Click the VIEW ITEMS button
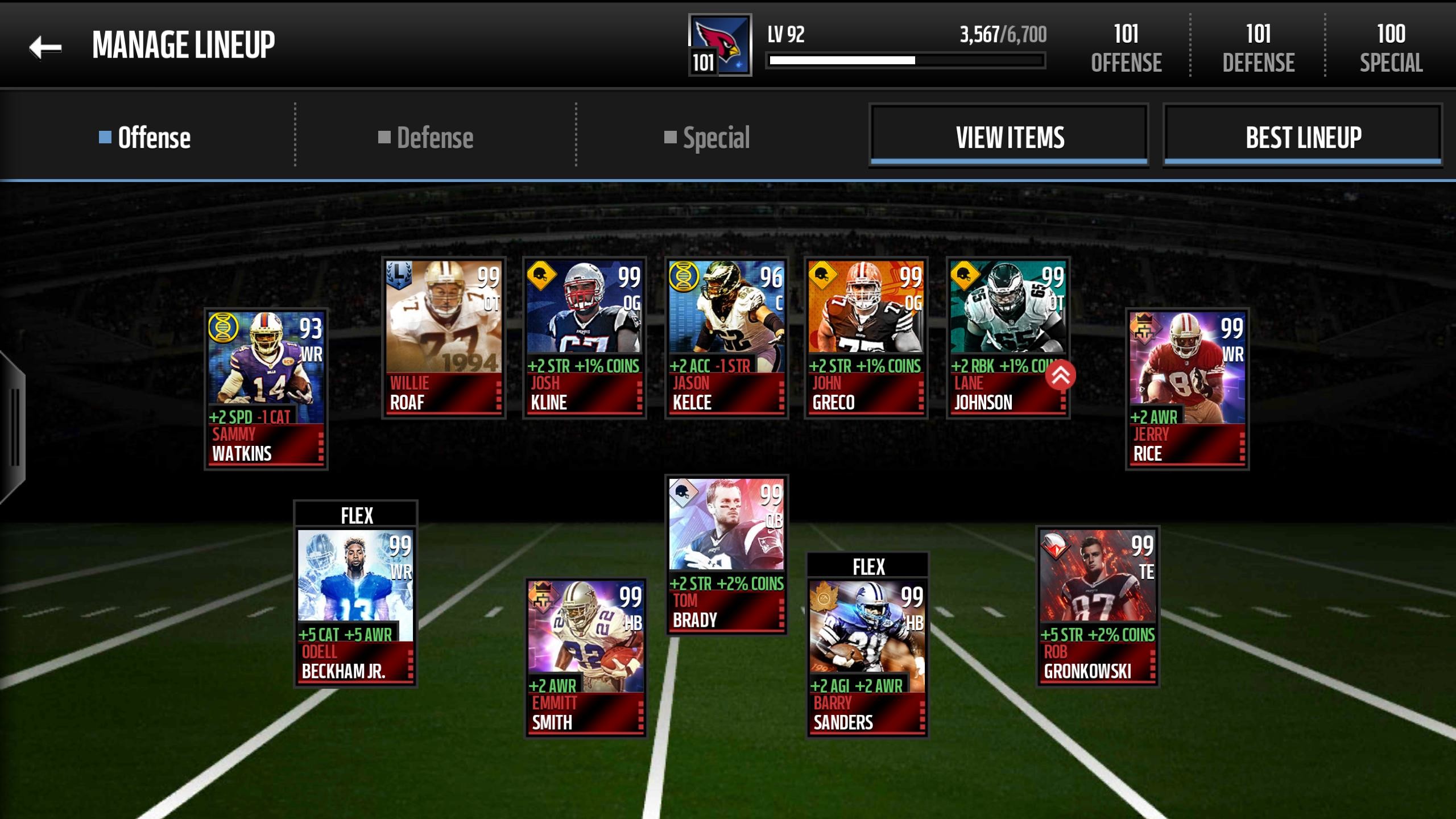 1008,136
